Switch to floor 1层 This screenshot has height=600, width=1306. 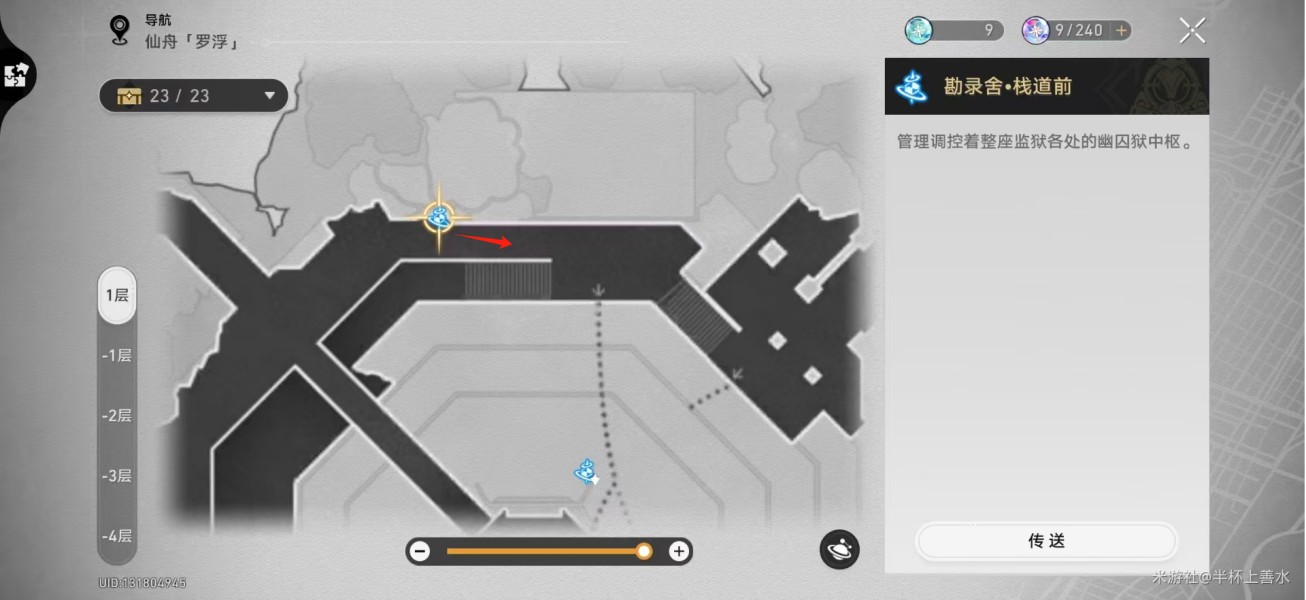point(117,295)
